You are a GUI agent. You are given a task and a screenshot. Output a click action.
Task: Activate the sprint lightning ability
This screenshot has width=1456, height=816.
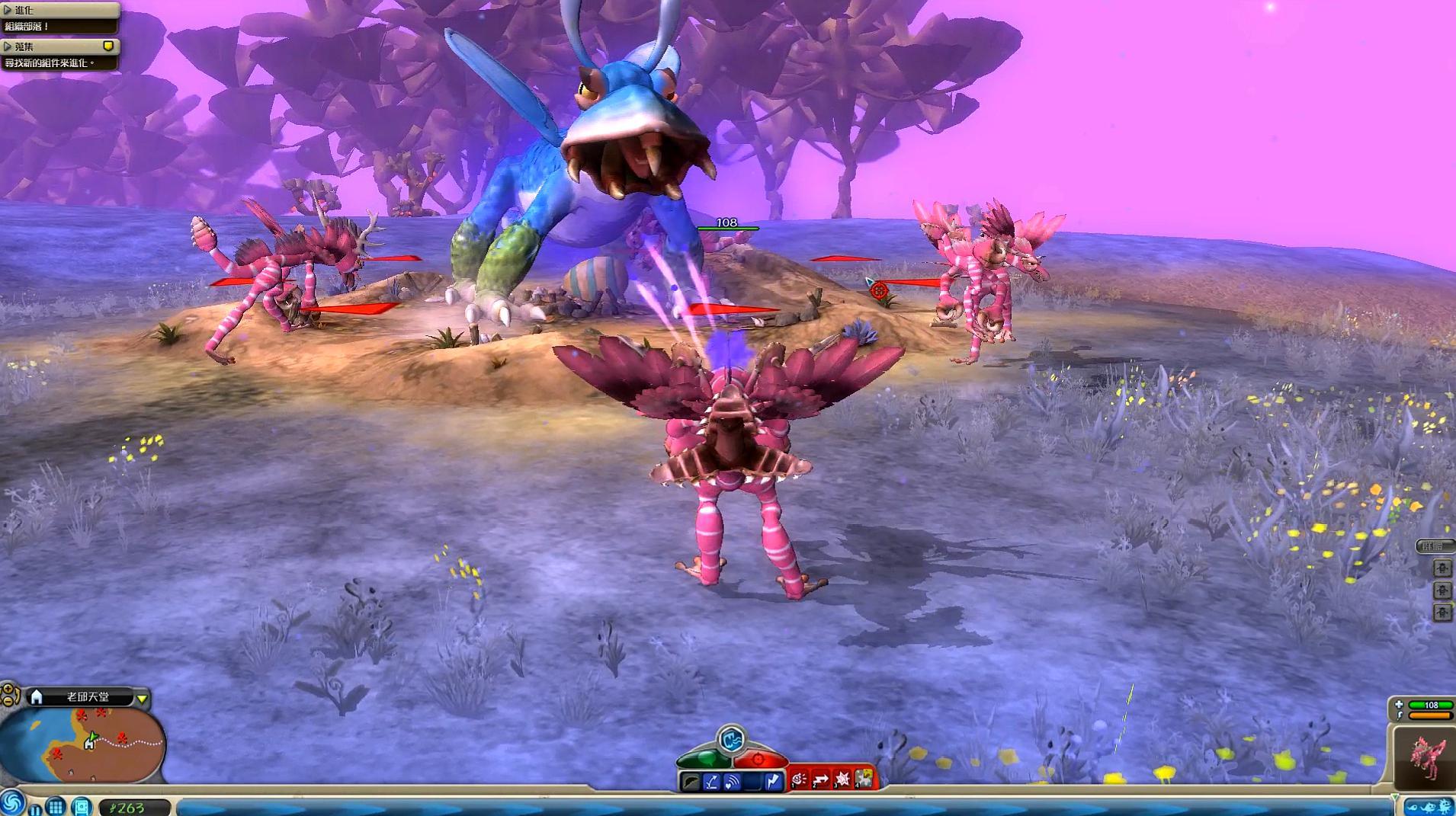coord(773,781)
